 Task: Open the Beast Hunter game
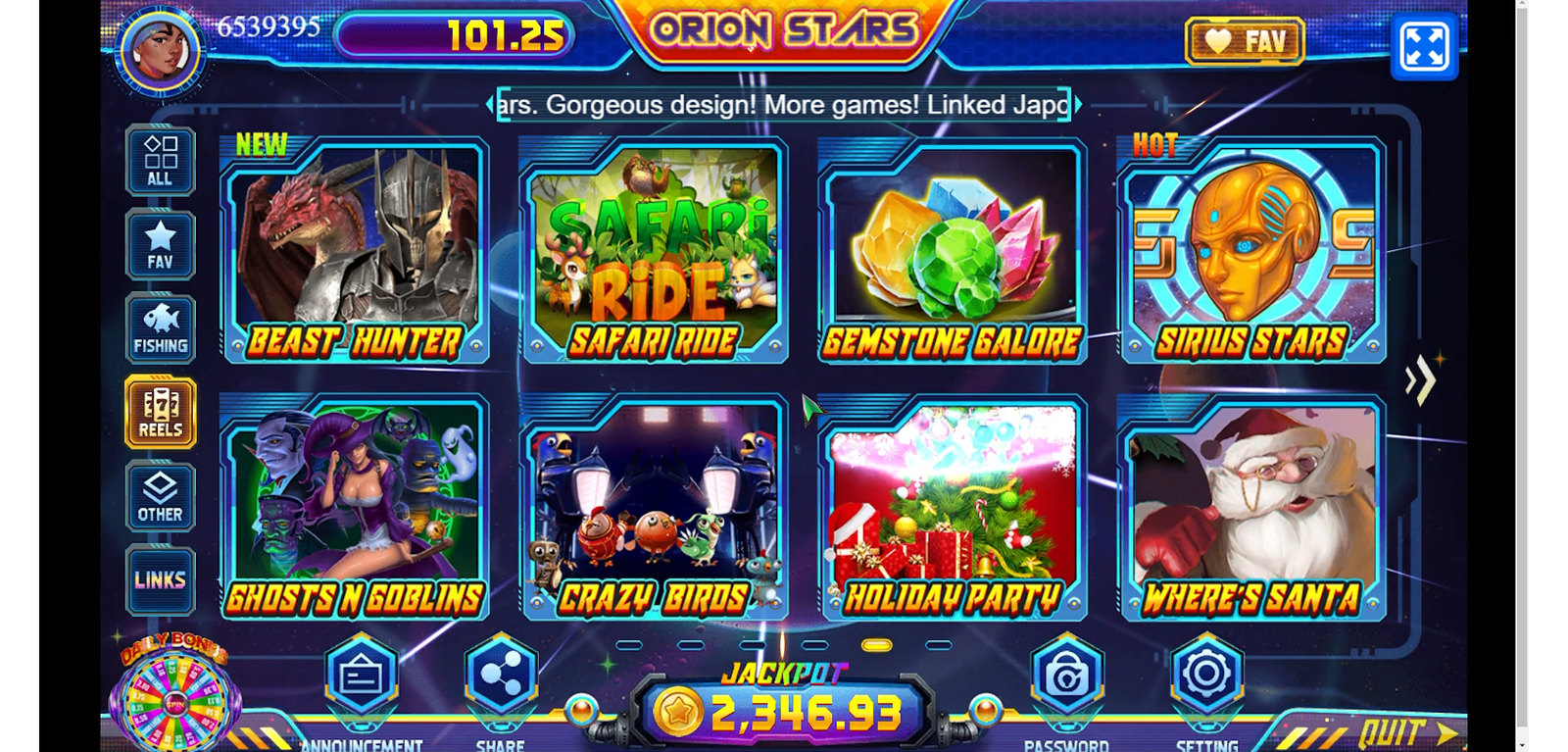pyautogui.click(x=355, y=250)
